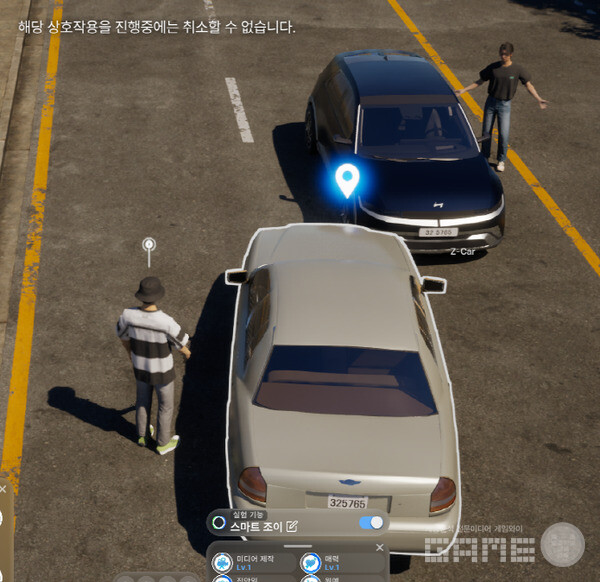Toggle the 스마트 조이 smart switch

tap(371, 522)
